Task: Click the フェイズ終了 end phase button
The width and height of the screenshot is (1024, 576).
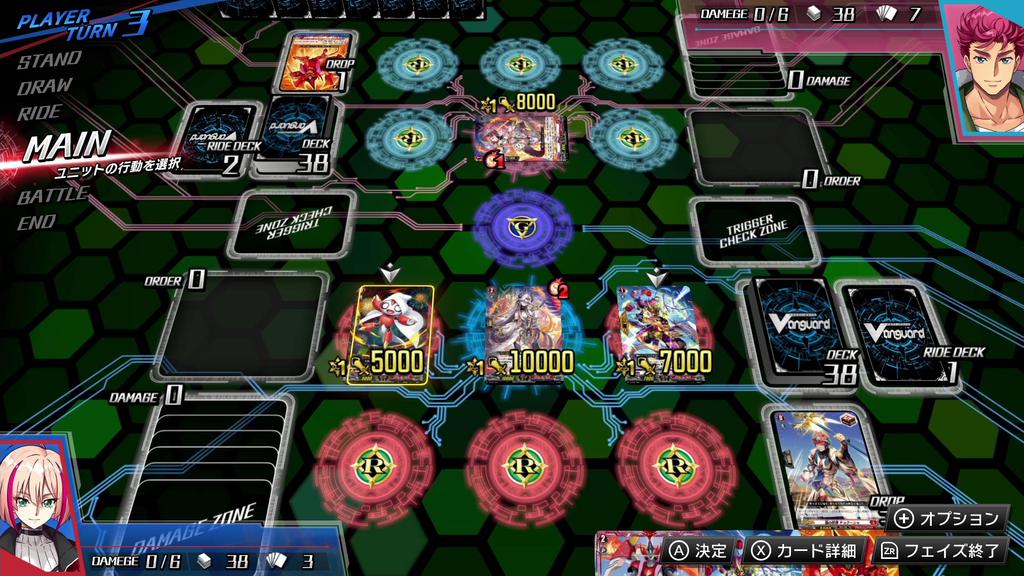Action: point(938,550)
